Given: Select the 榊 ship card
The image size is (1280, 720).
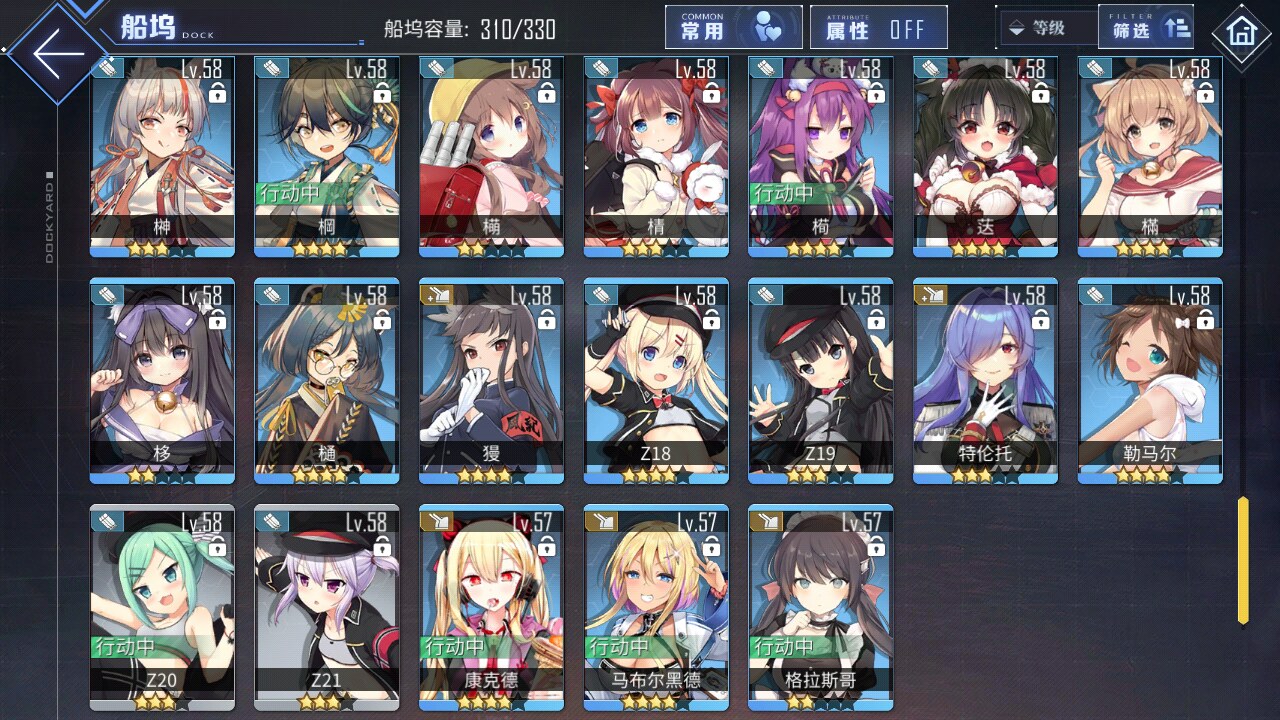Looking at the screenshot, I should 162,155.
